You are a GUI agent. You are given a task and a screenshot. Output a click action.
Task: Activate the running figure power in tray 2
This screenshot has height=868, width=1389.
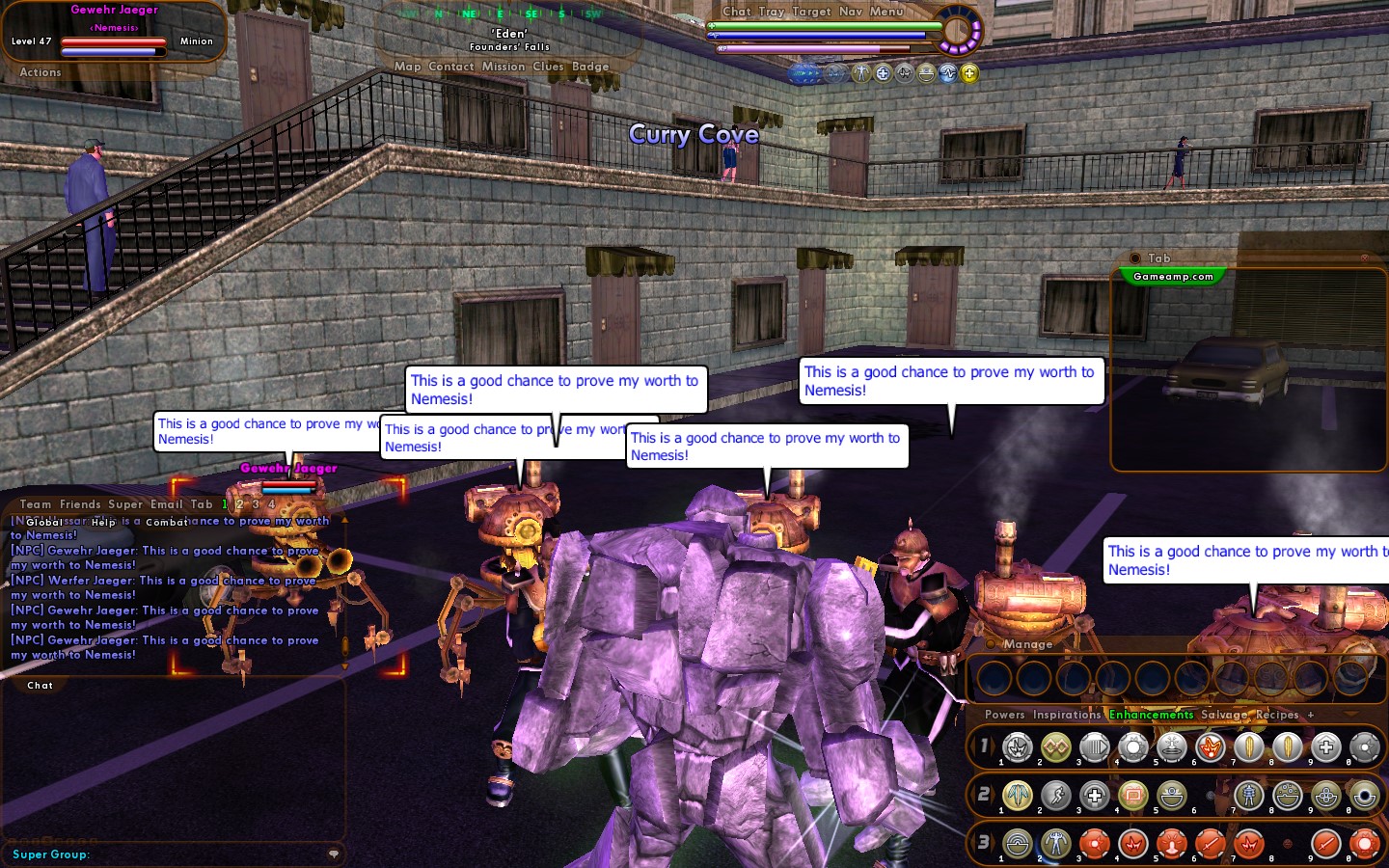coord(1056,796)
